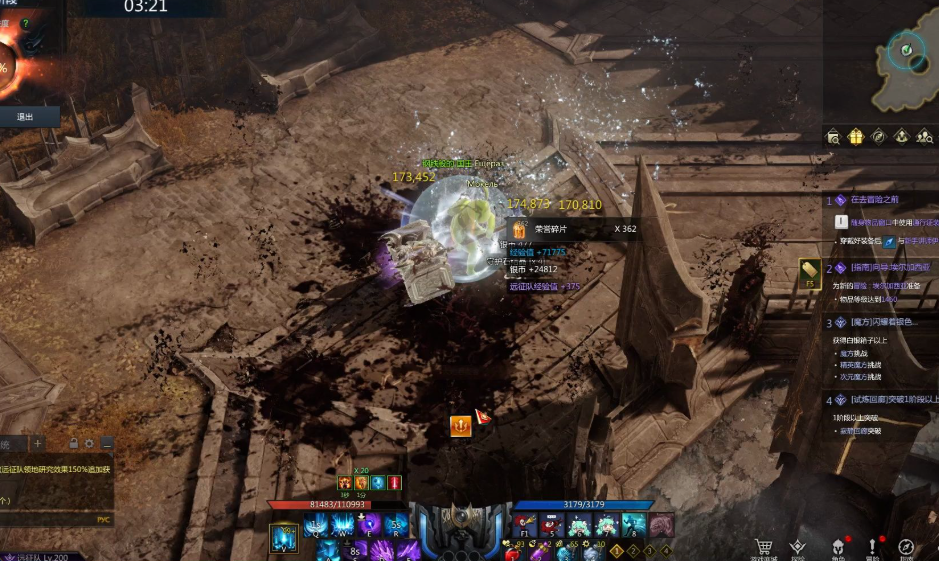Click the 退出 exit button
Image resolution: width=939 pixels, height=561 pixels.
click(25, 117)
